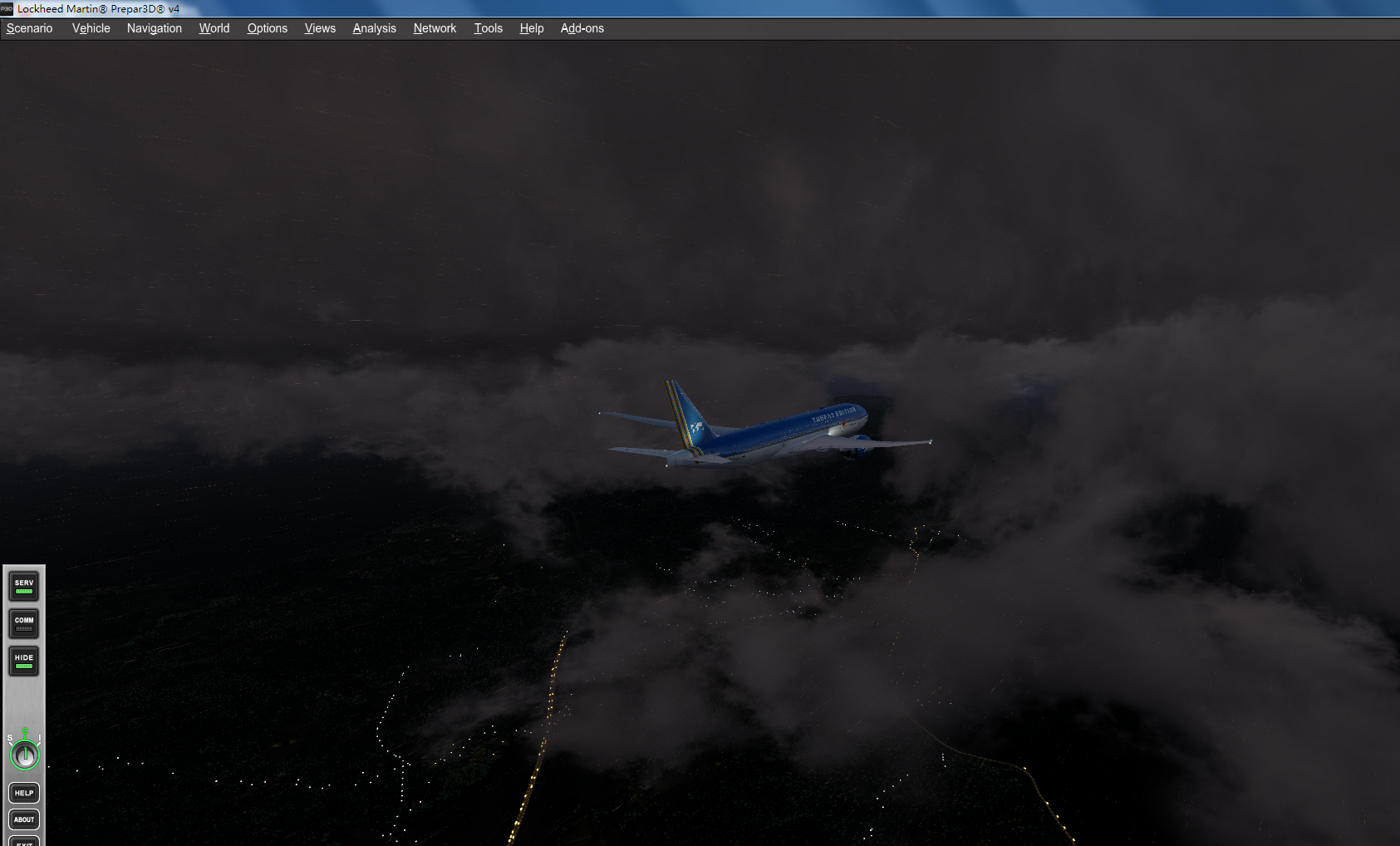Toggle the SERV button on the side panel
The image size is (1400, 846).
click(x=22, y=585)
